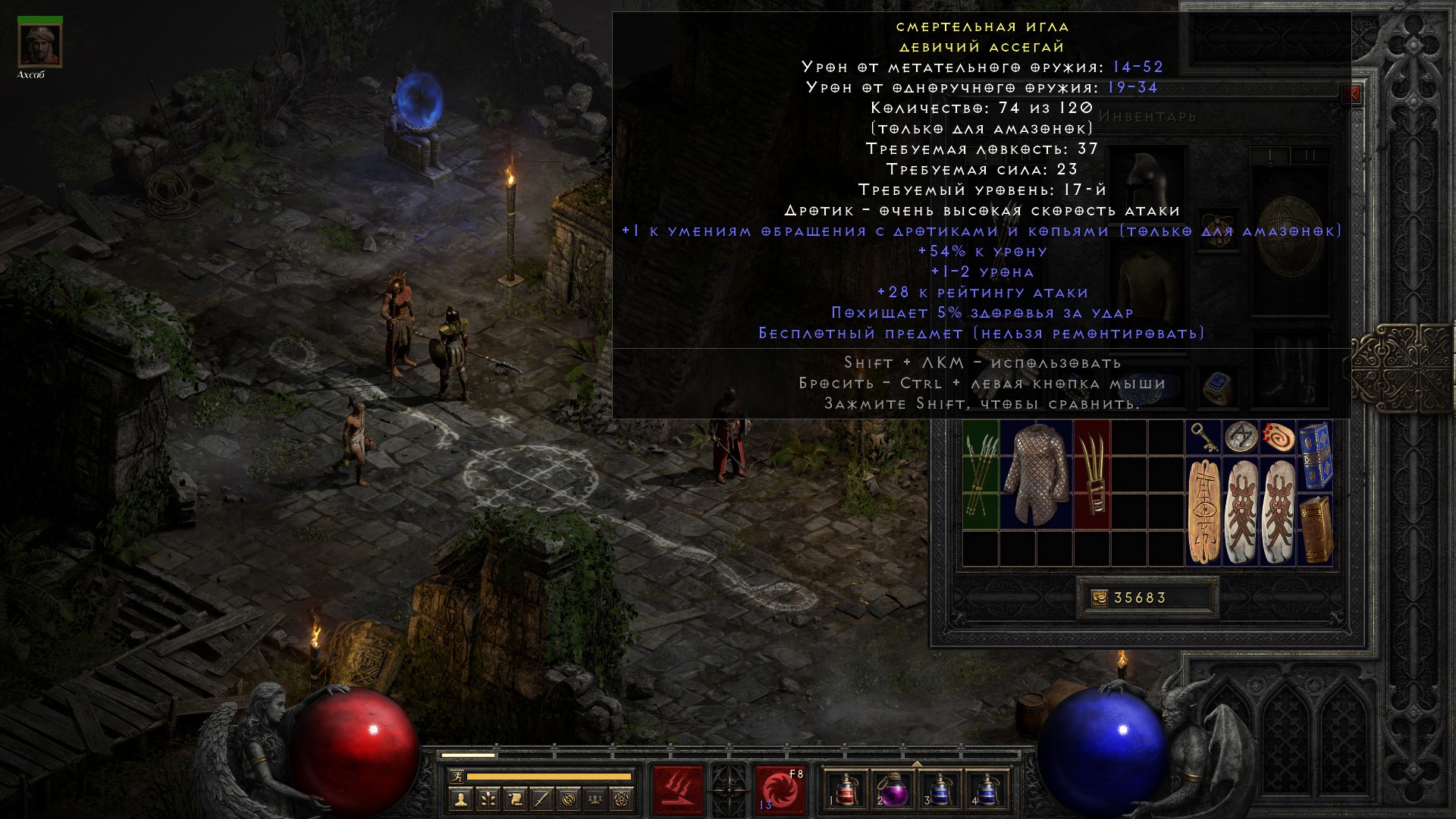Select the blue tome in inventory

1315,455
